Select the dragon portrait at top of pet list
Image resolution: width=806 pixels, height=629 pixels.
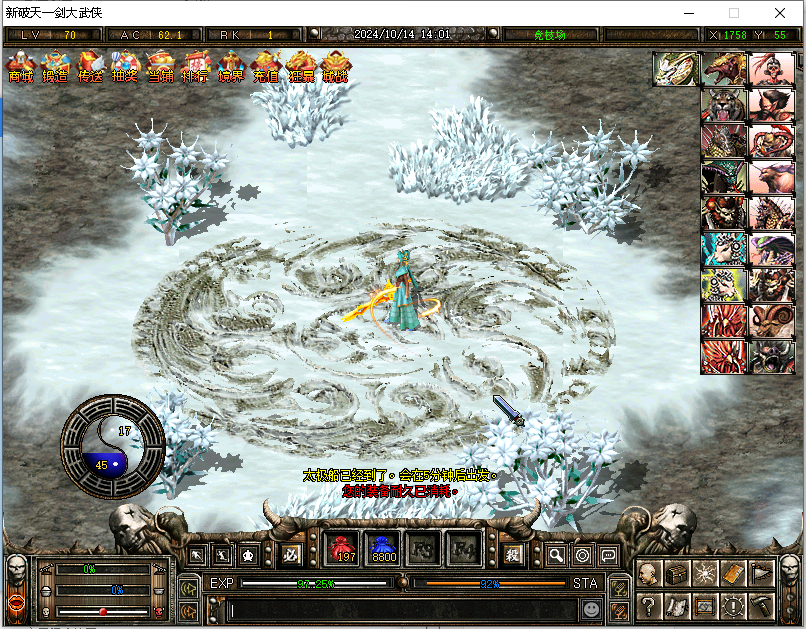675,69
